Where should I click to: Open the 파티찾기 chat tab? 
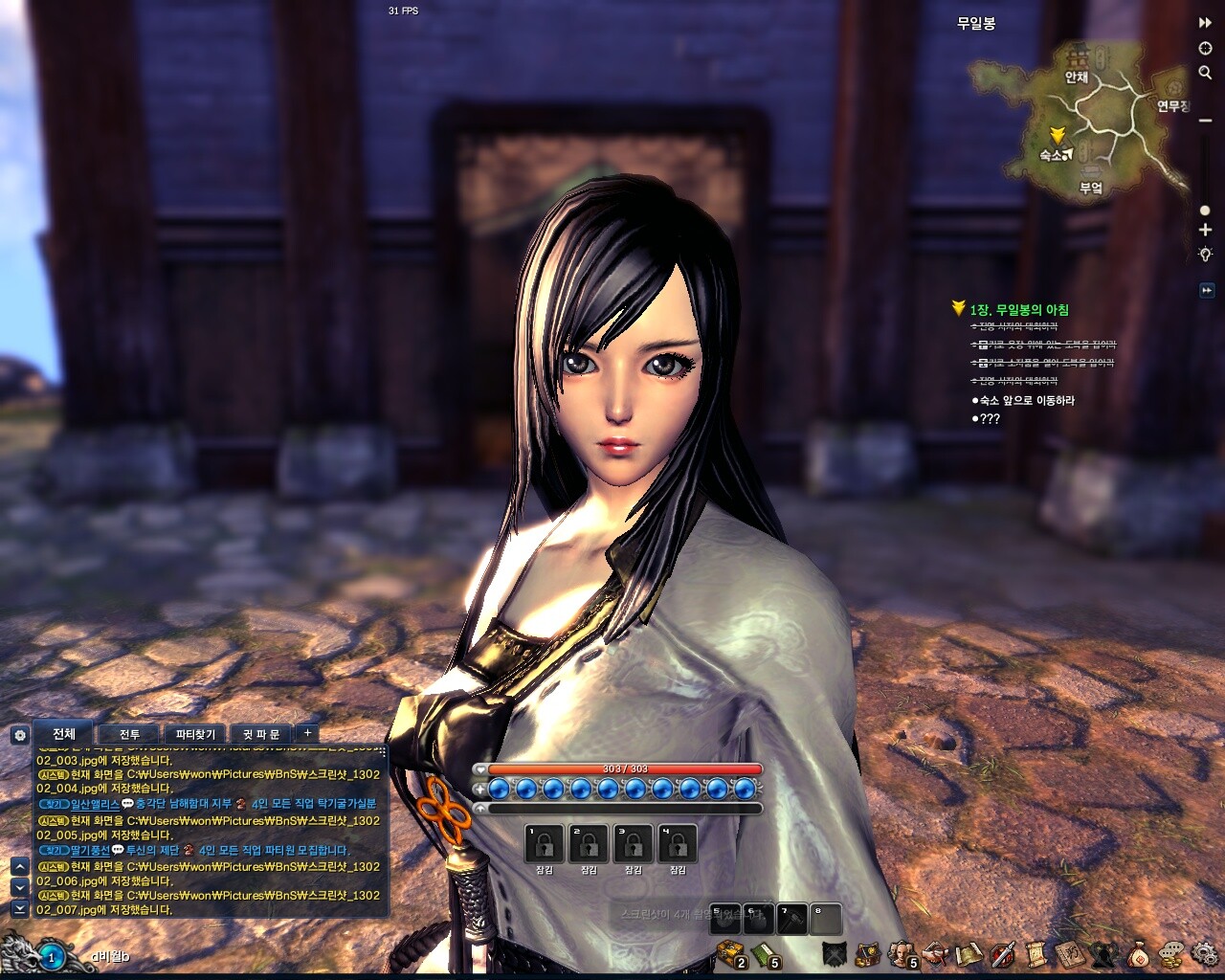tap(195, 735)
